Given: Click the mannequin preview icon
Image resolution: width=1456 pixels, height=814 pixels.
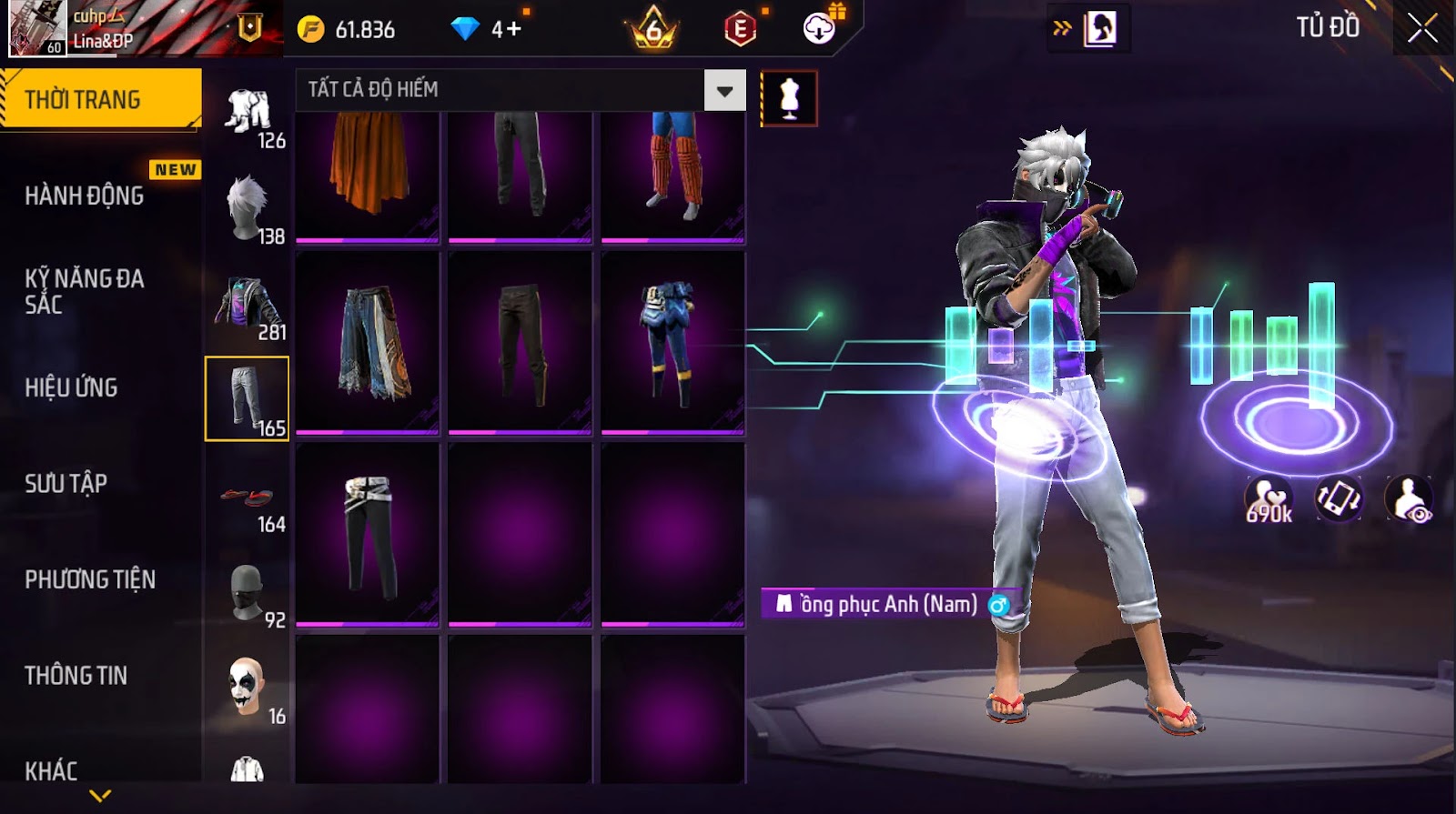Looking at the screenshot, I should (x=789, y=98).
